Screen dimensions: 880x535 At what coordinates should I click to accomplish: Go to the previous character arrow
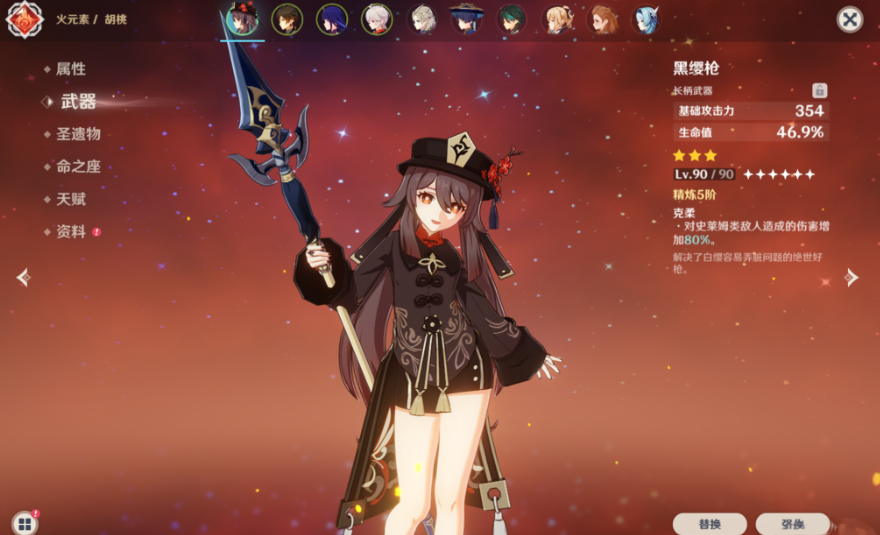(x=23, y=277)
